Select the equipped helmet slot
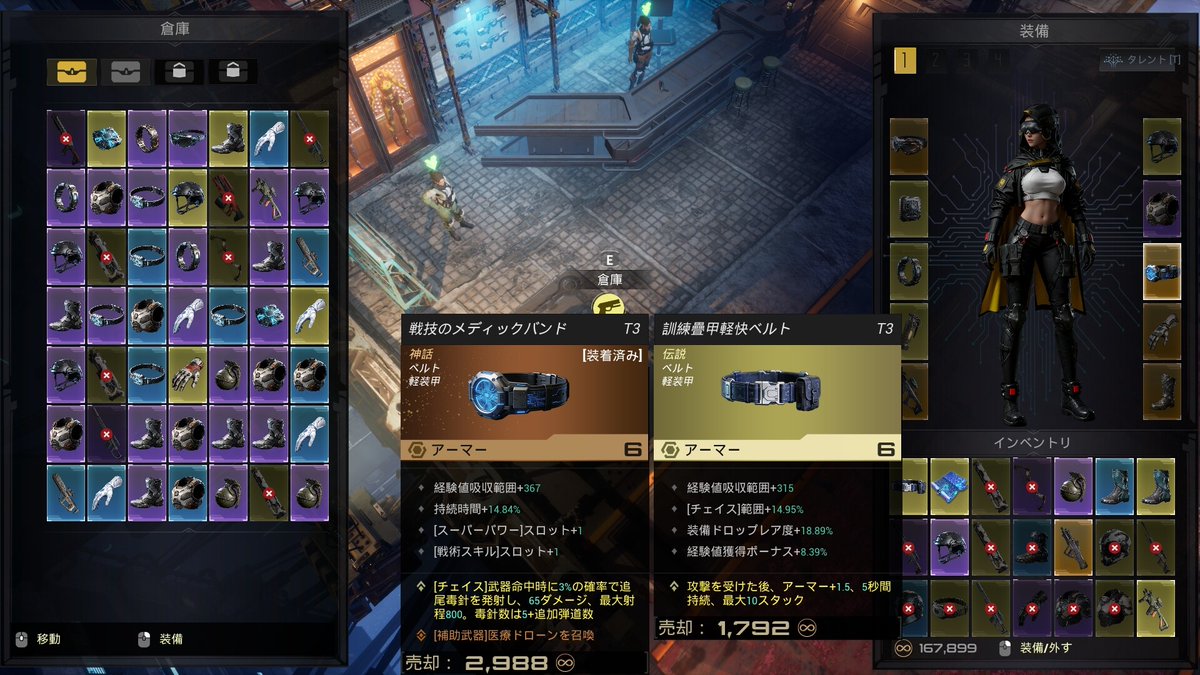 tap(1162, 147)
